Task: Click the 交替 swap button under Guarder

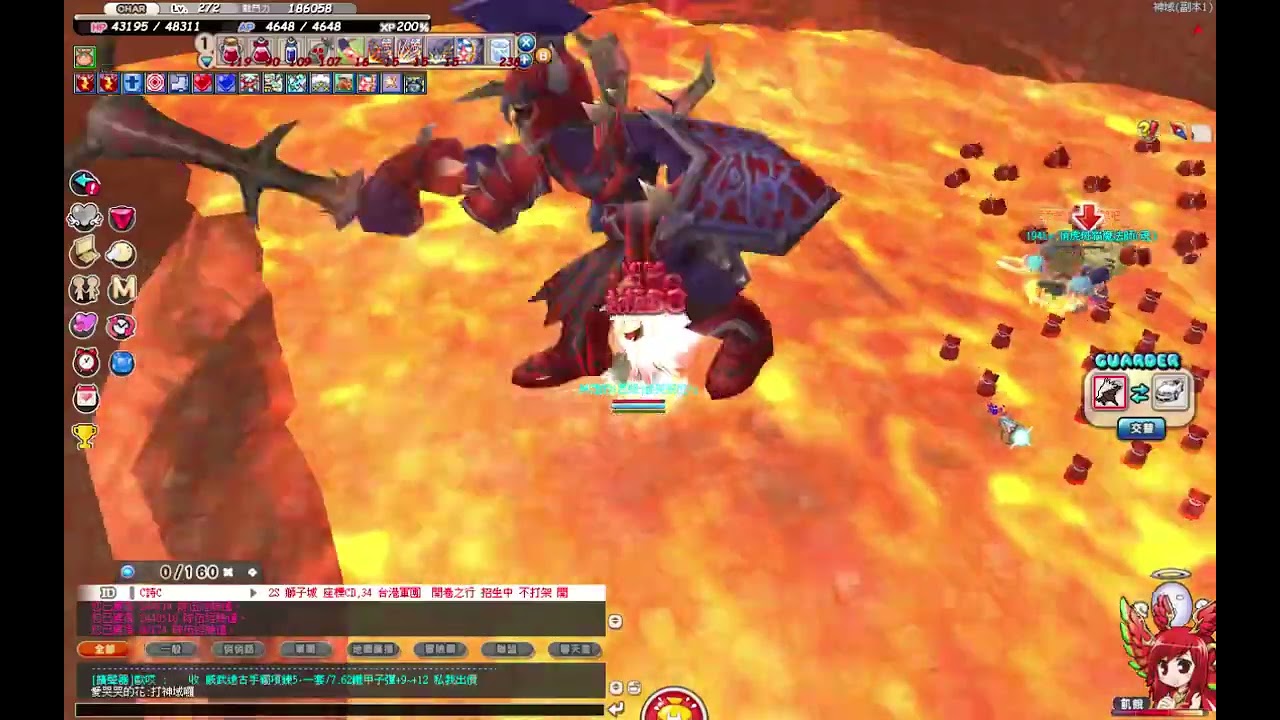Action: tap(1141, 428)
